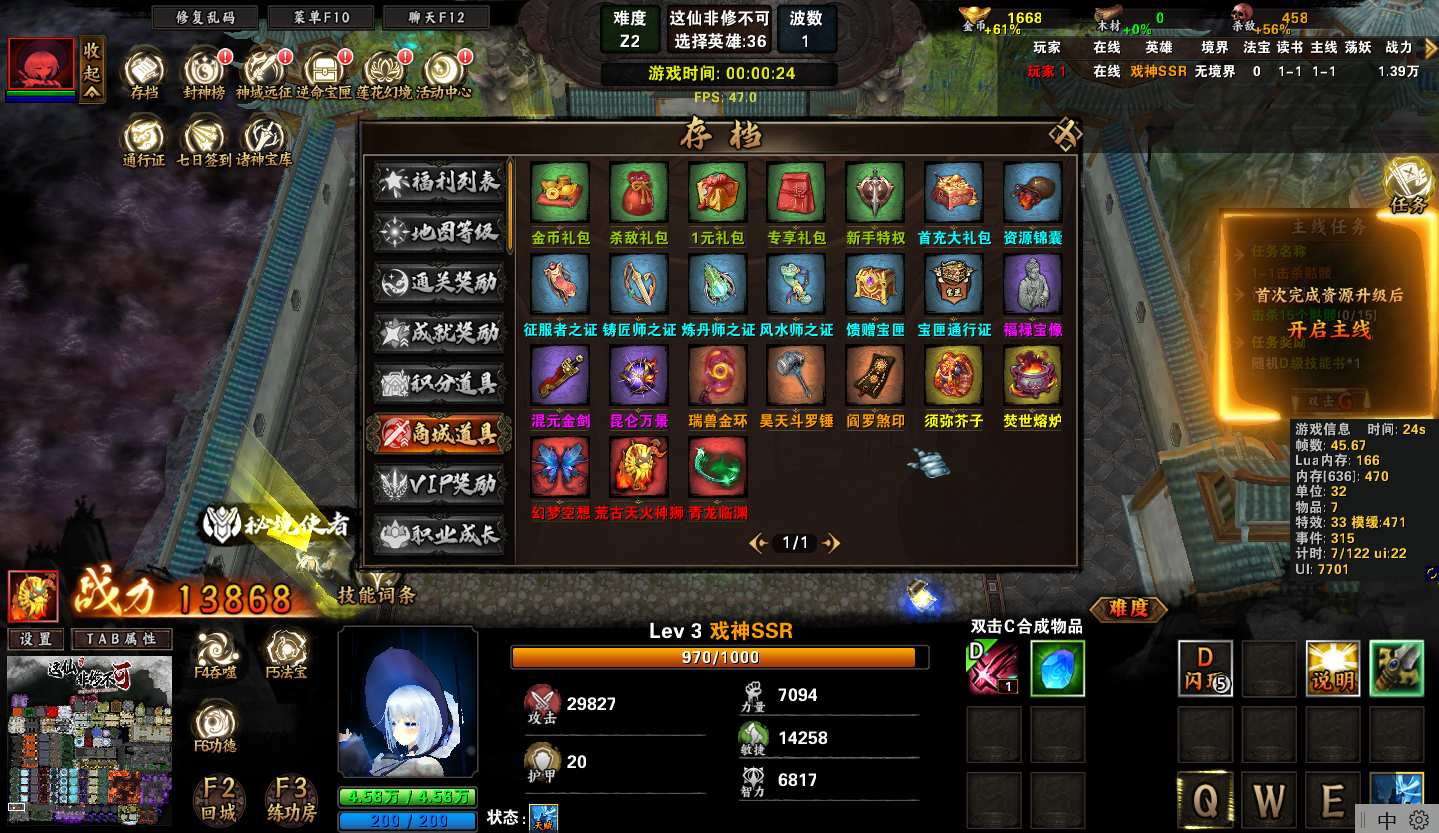Open the 封神榜 ranking icon
This screenshot has width=1439, height=833.
pos(205,70)
